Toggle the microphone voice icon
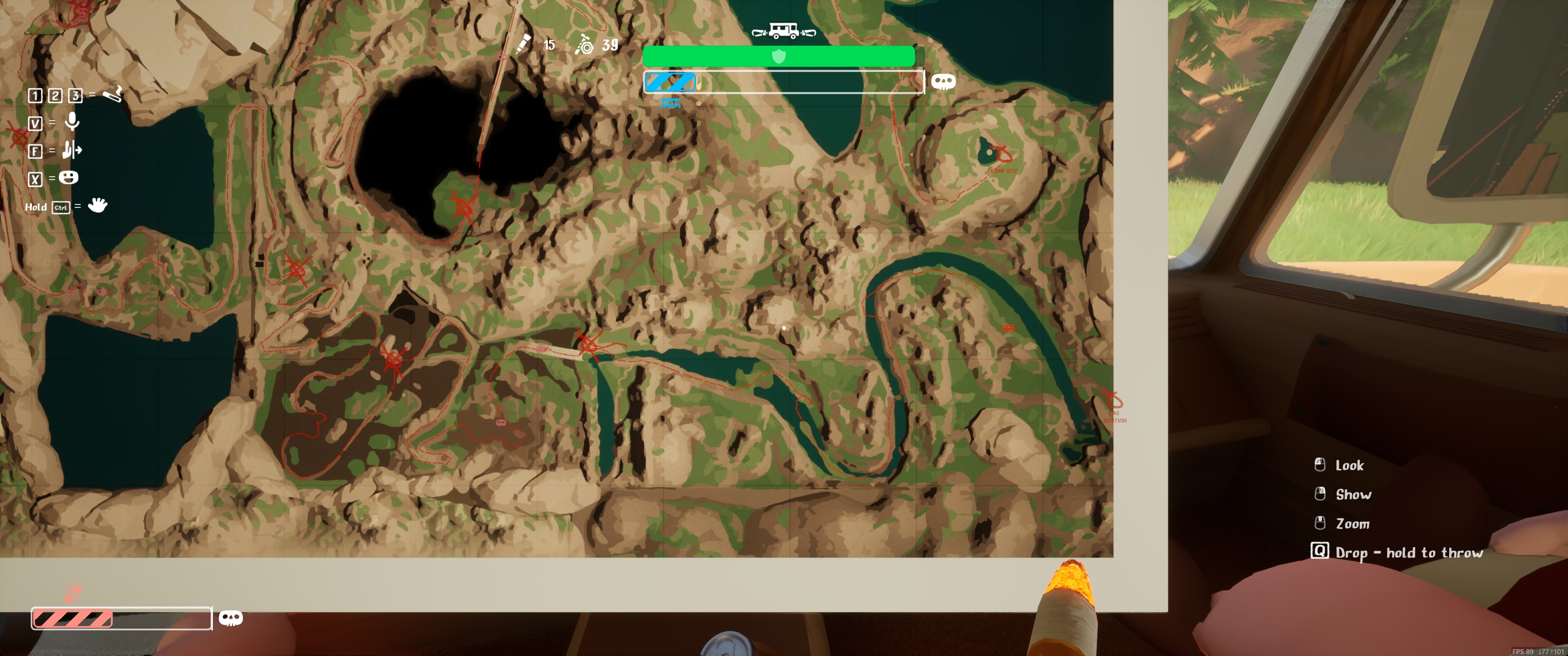Image resolution: width=1568 pixels, height=656 pixels. (72, 122)
